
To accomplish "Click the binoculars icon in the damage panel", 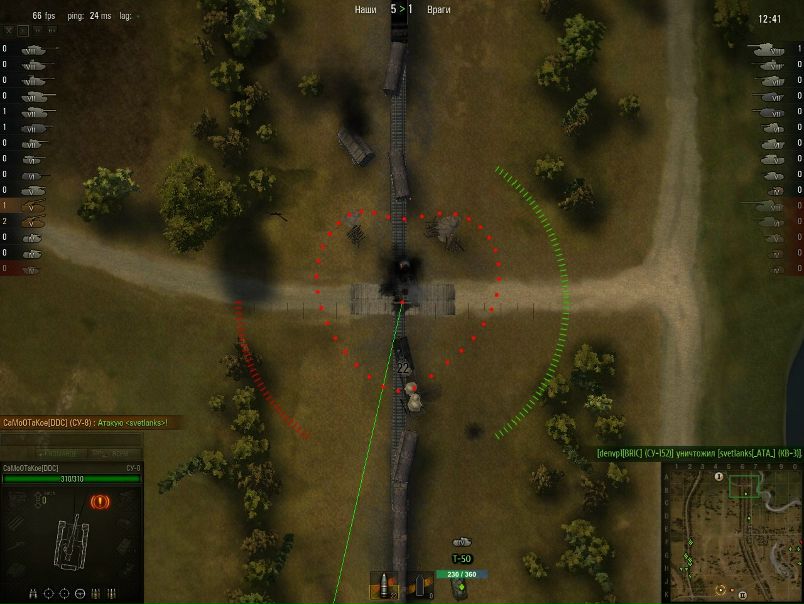I will tap(35, 593).
